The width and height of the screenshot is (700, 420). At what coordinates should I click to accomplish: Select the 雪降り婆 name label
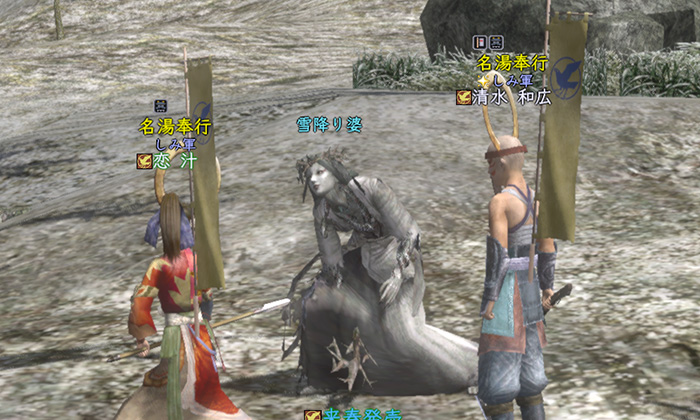pyautogui.click(x=329, y=125)
